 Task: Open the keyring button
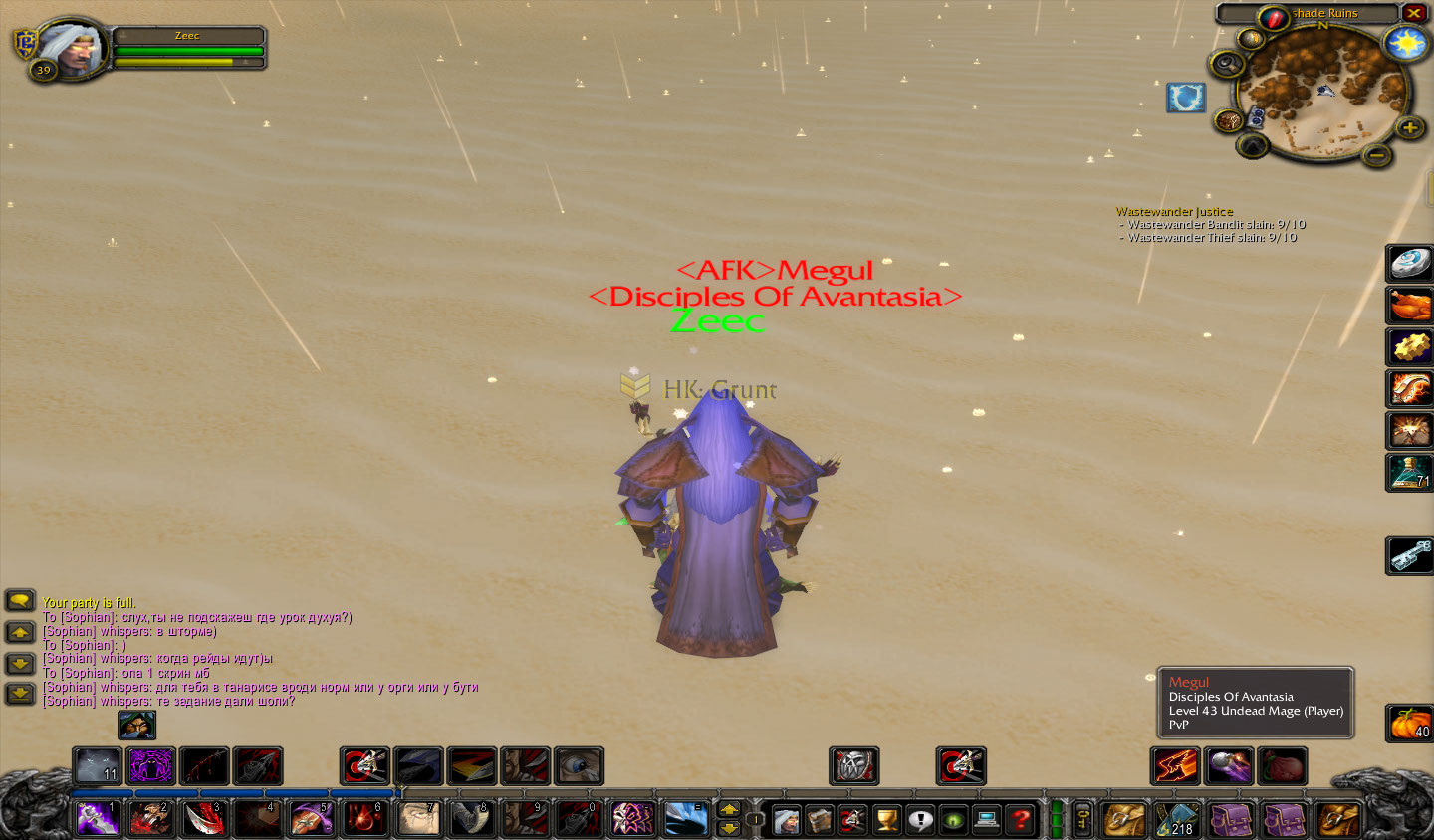(1082, 819)
